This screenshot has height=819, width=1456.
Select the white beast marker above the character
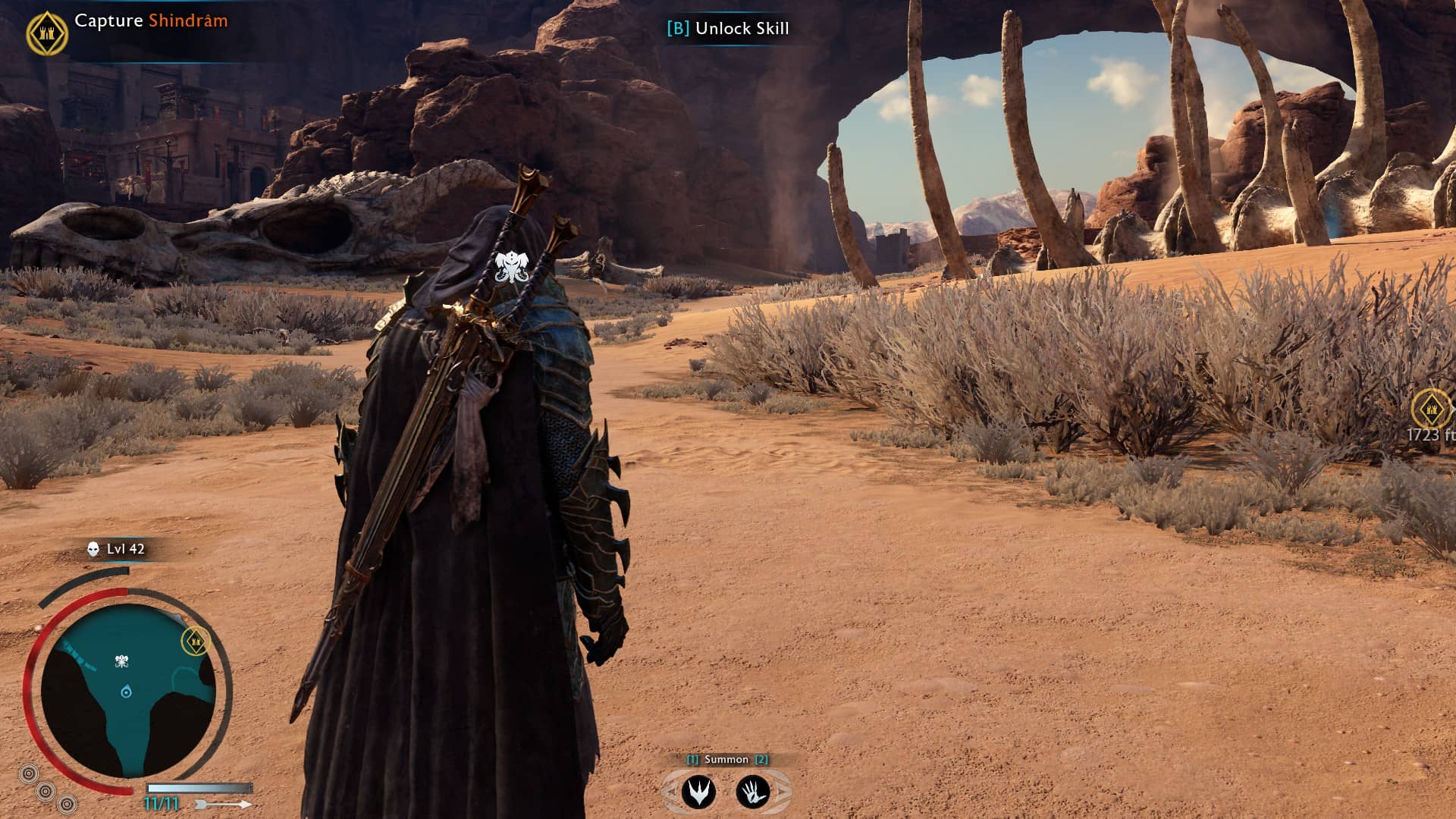[x=512, y=267]
